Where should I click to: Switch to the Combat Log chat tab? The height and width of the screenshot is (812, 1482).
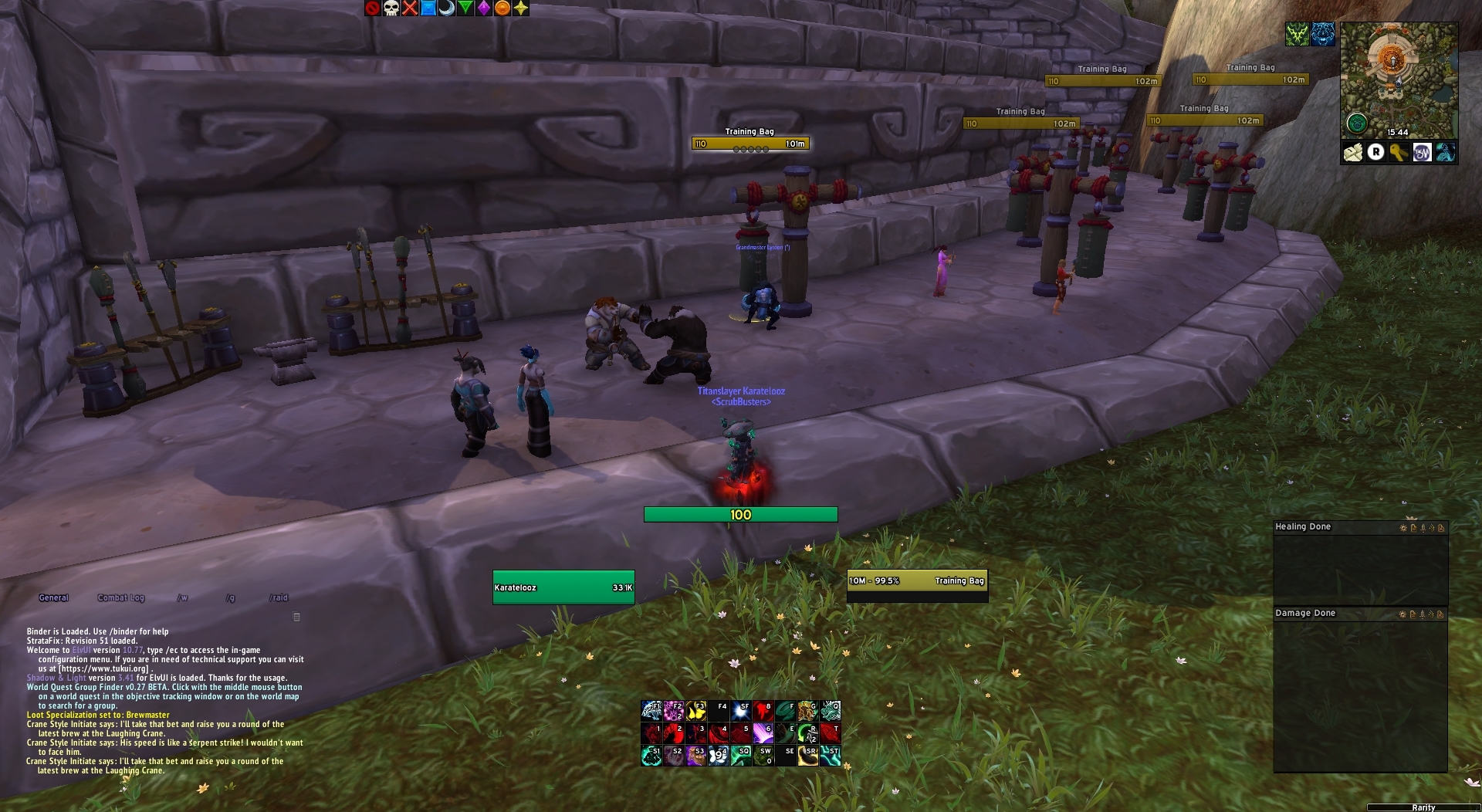pyautogui.click(x=121, y=597)
